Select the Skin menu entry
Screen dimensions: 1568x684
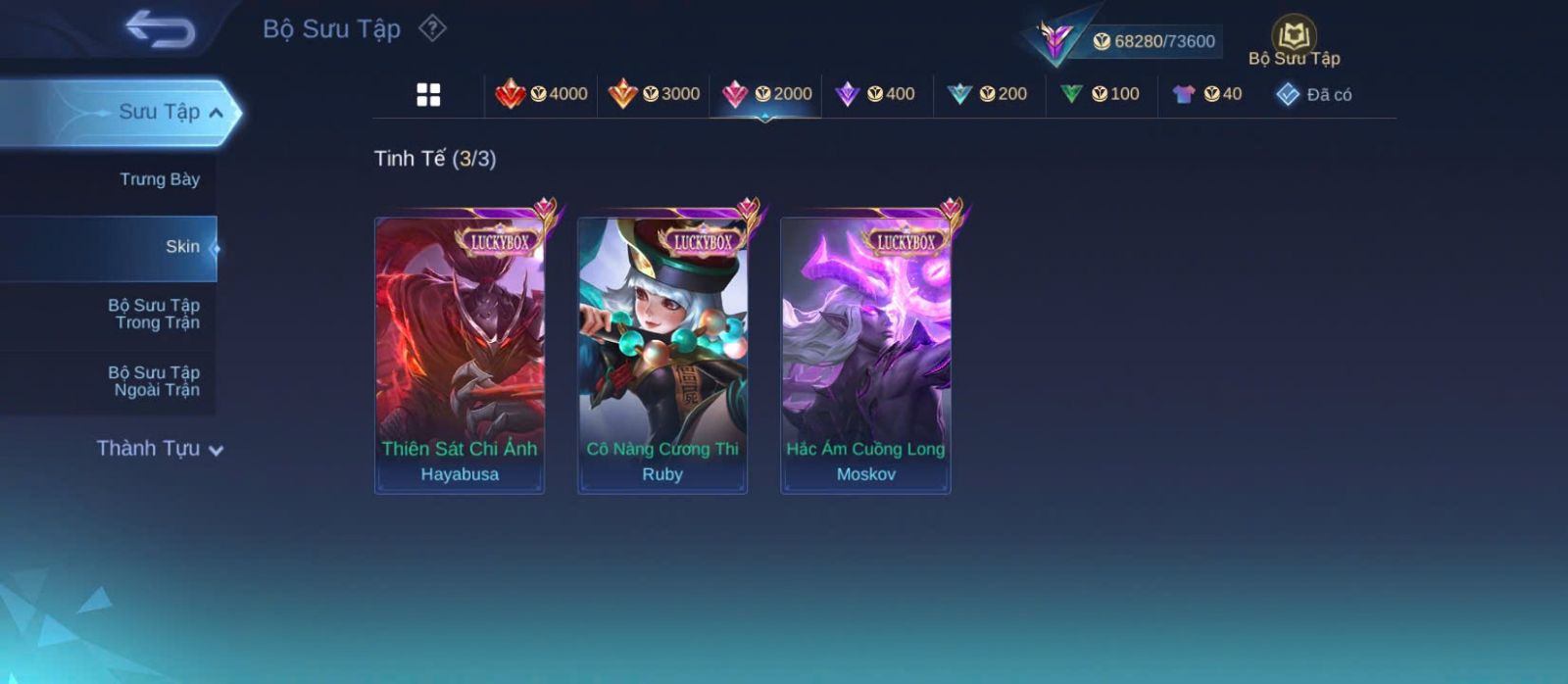point(181,247)
